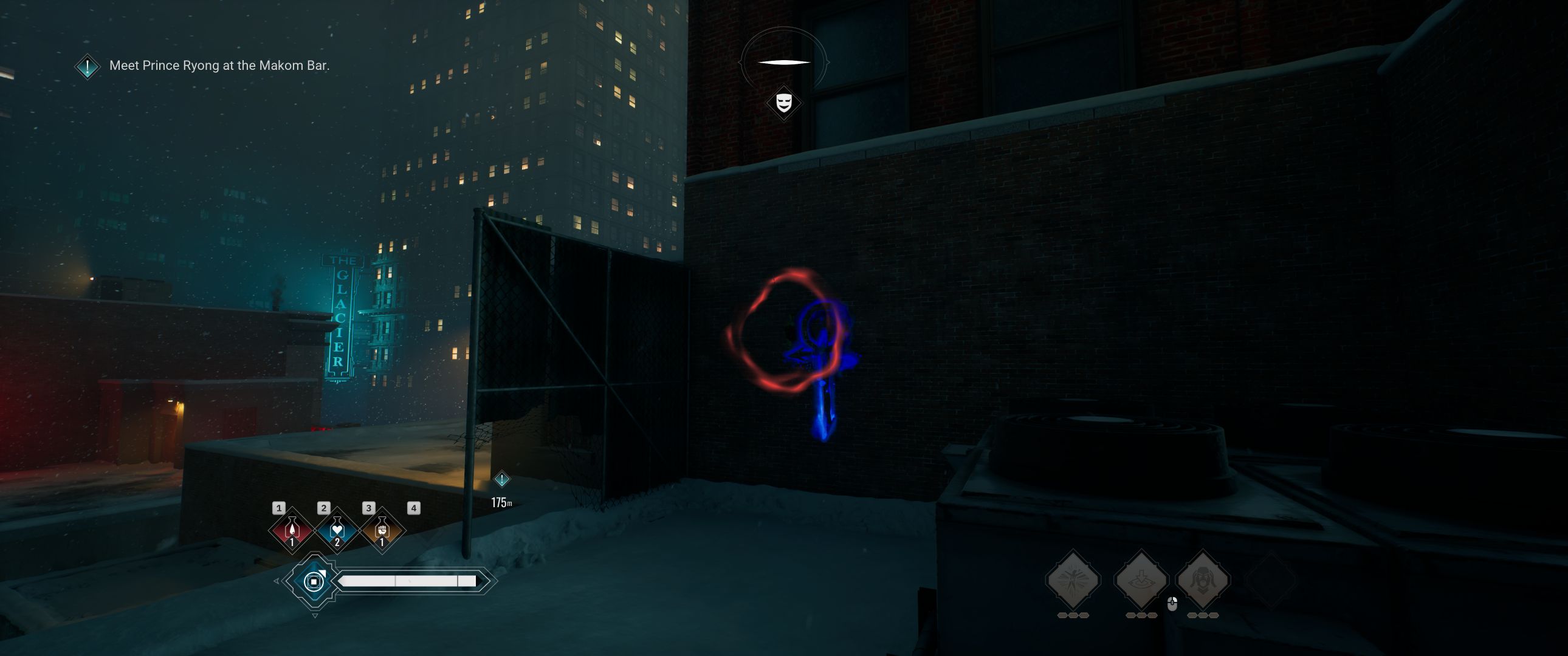
Task: Click the mouse wheel indicator between ability icons
Action: 1172,605
